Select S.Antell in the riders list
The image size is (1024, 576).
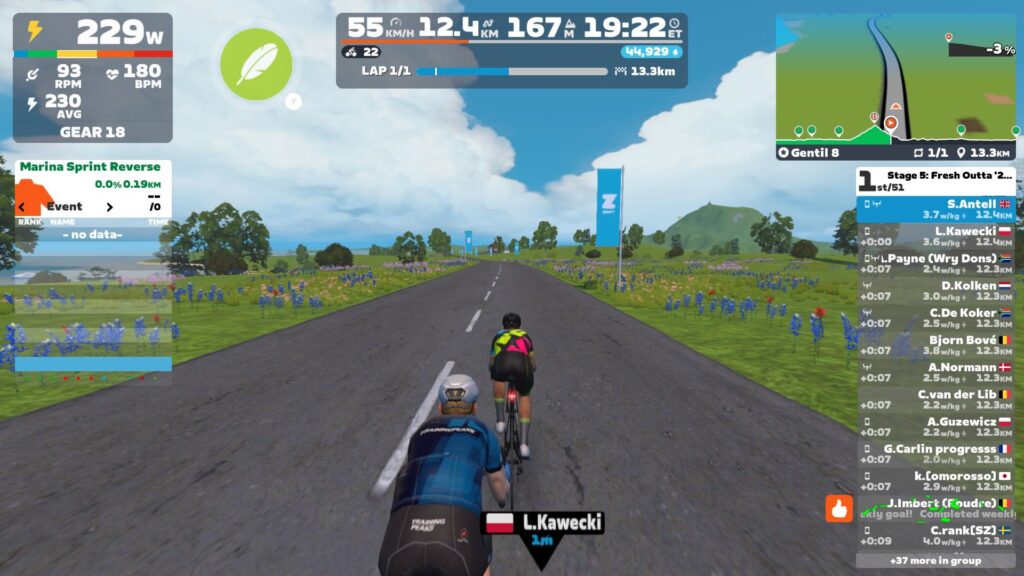tap(935, 209)
